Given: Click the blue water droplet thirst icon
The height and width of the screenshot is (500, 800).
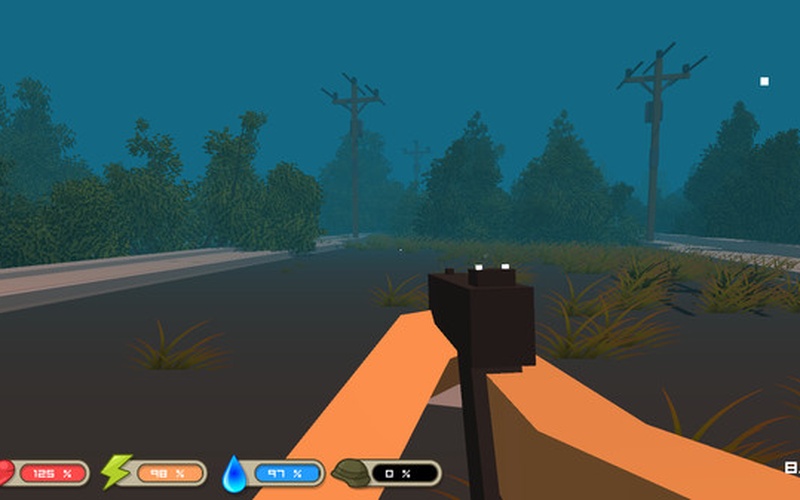Looking at the screenshot, I should click(x=234, y=472).
